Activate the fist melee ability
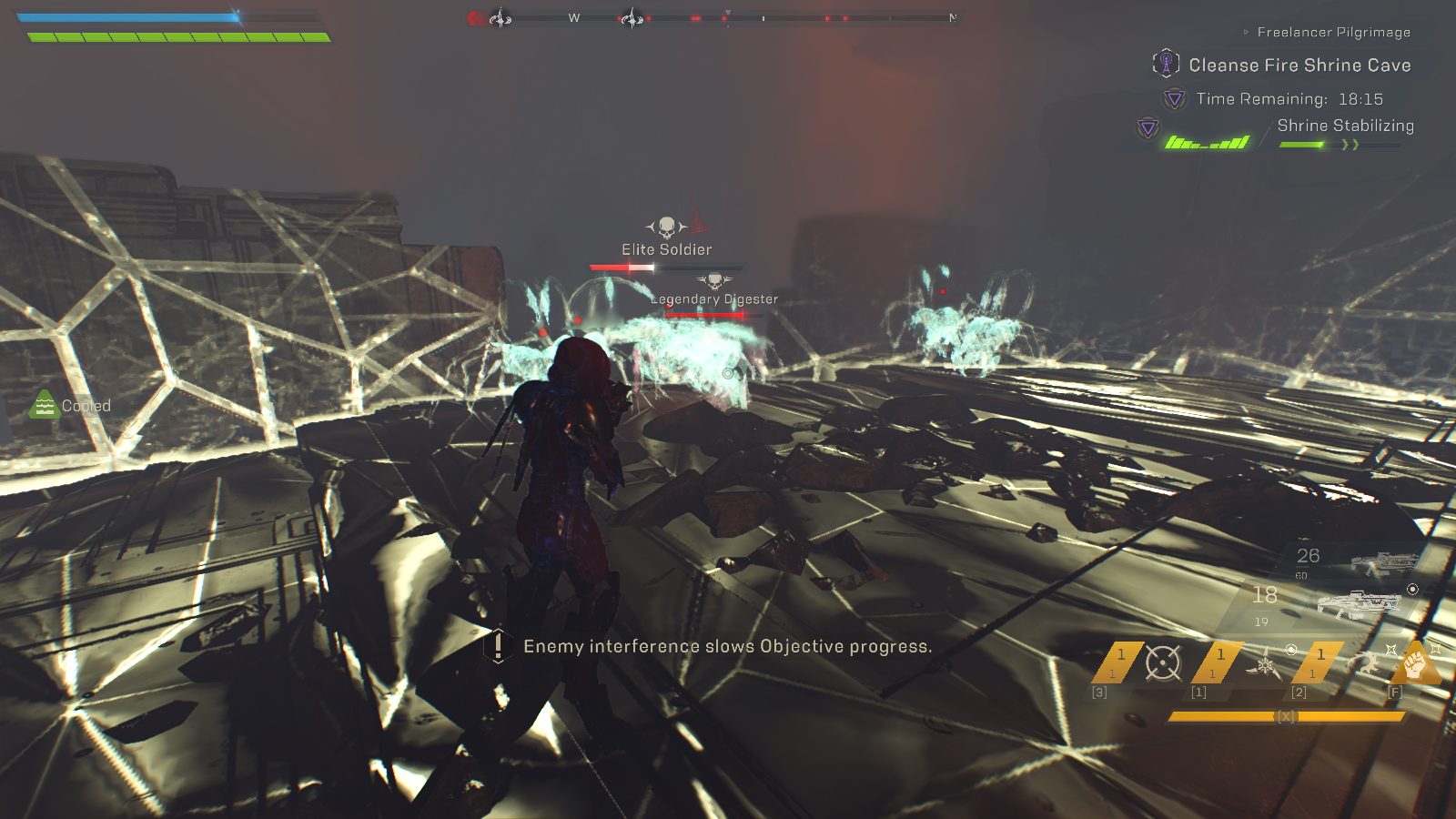The image size is (1456, 819). point(1415,663)
